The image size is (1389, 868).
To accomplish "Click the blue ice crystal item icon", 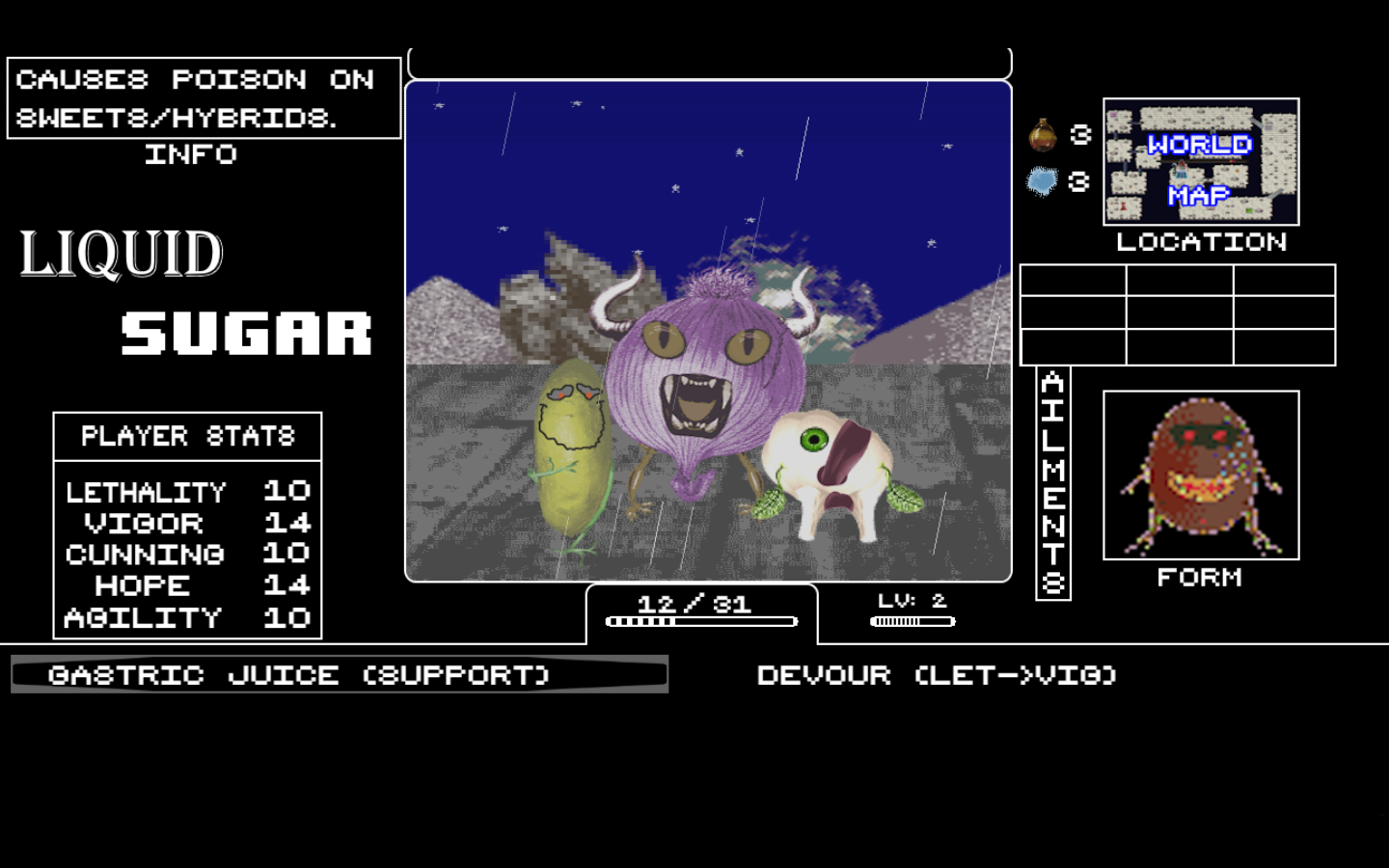I will pyautogui.click(x=1042, y=180).
